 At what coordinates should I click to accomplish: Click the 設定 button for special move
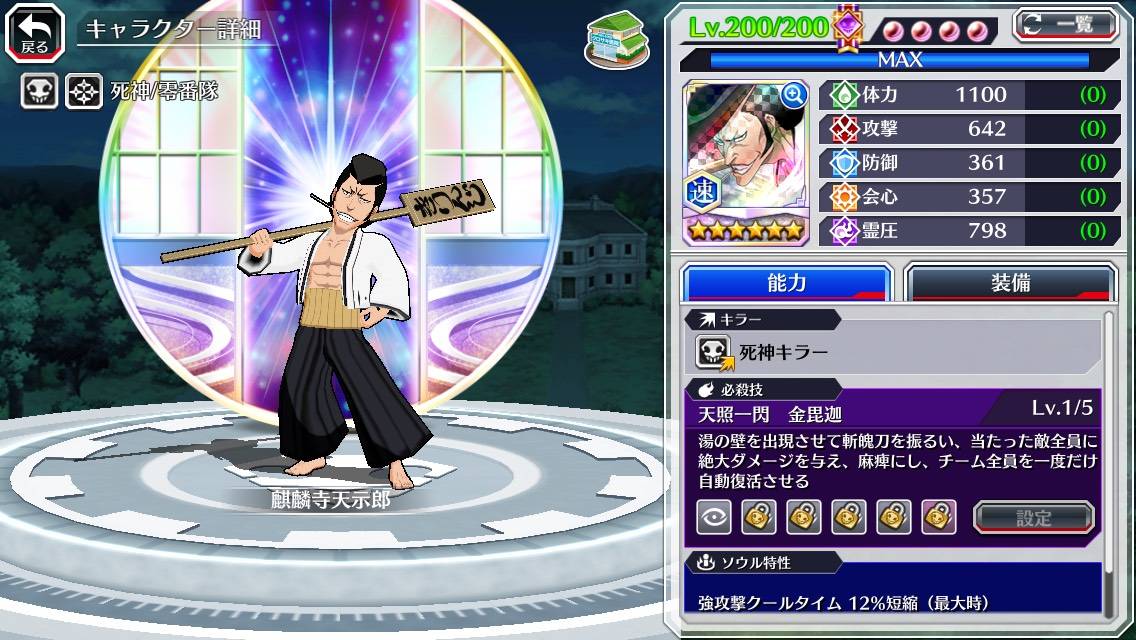[1033, 517]
